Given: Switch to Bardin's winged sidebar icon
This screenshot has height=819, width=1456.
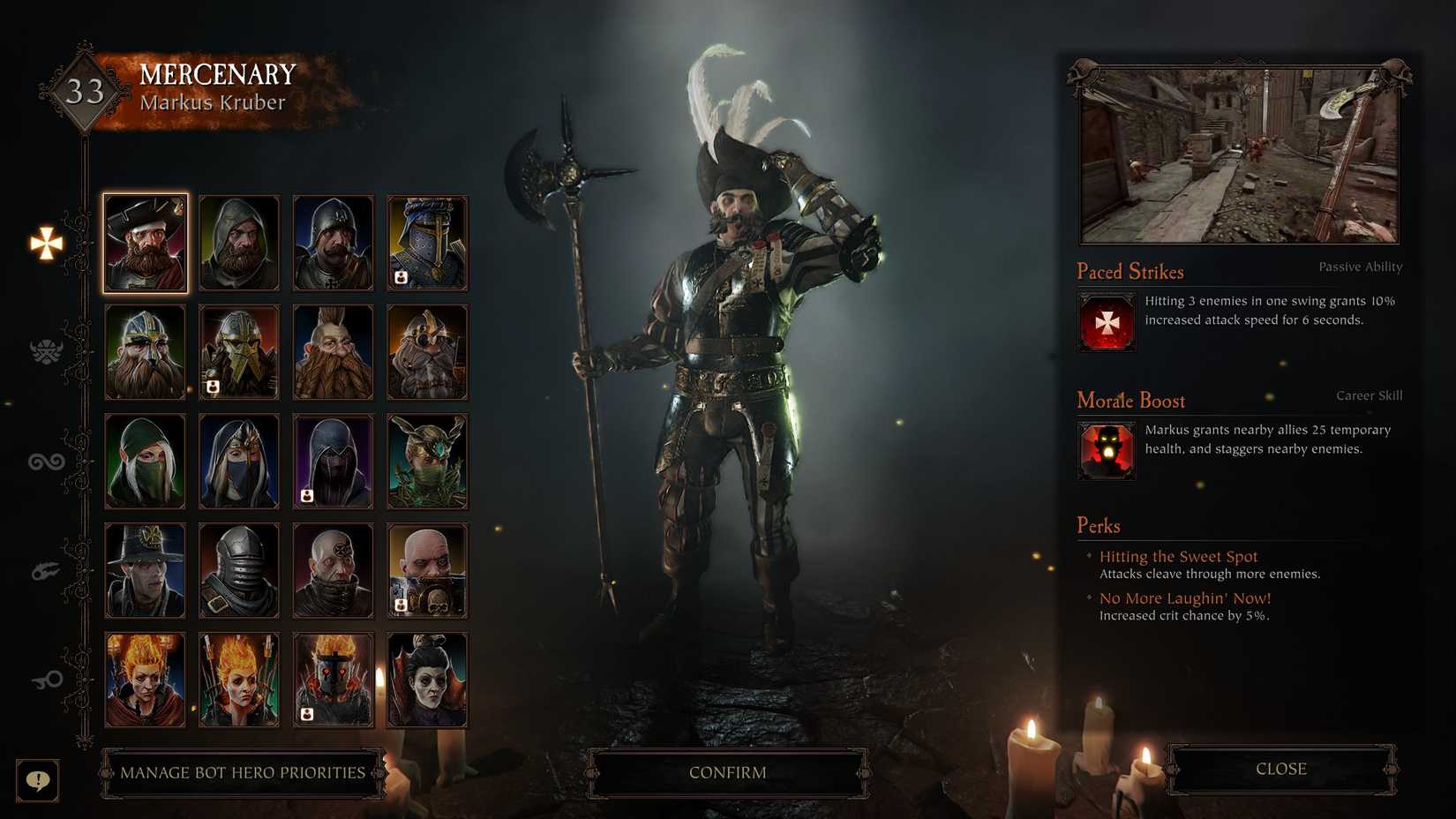Looking at the screenshot, I should click(x=46, y=349).
